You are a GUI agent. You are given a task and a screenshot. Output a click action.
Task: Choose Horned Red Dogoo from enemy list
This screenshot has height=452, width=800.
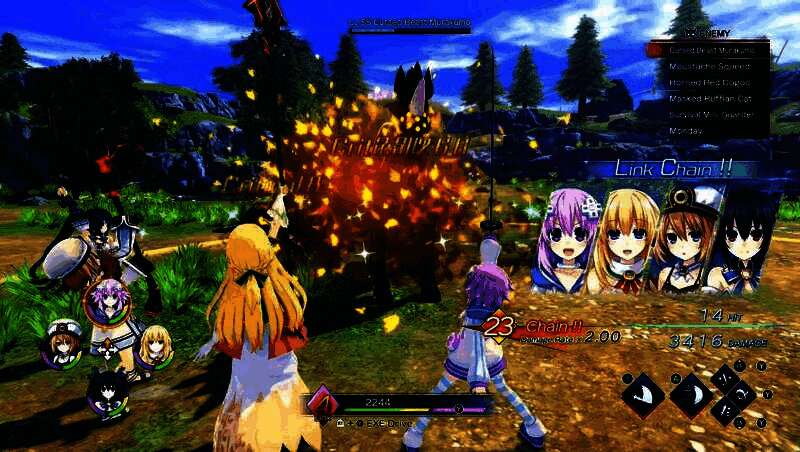pyautogui.click(x=710, y=82)
